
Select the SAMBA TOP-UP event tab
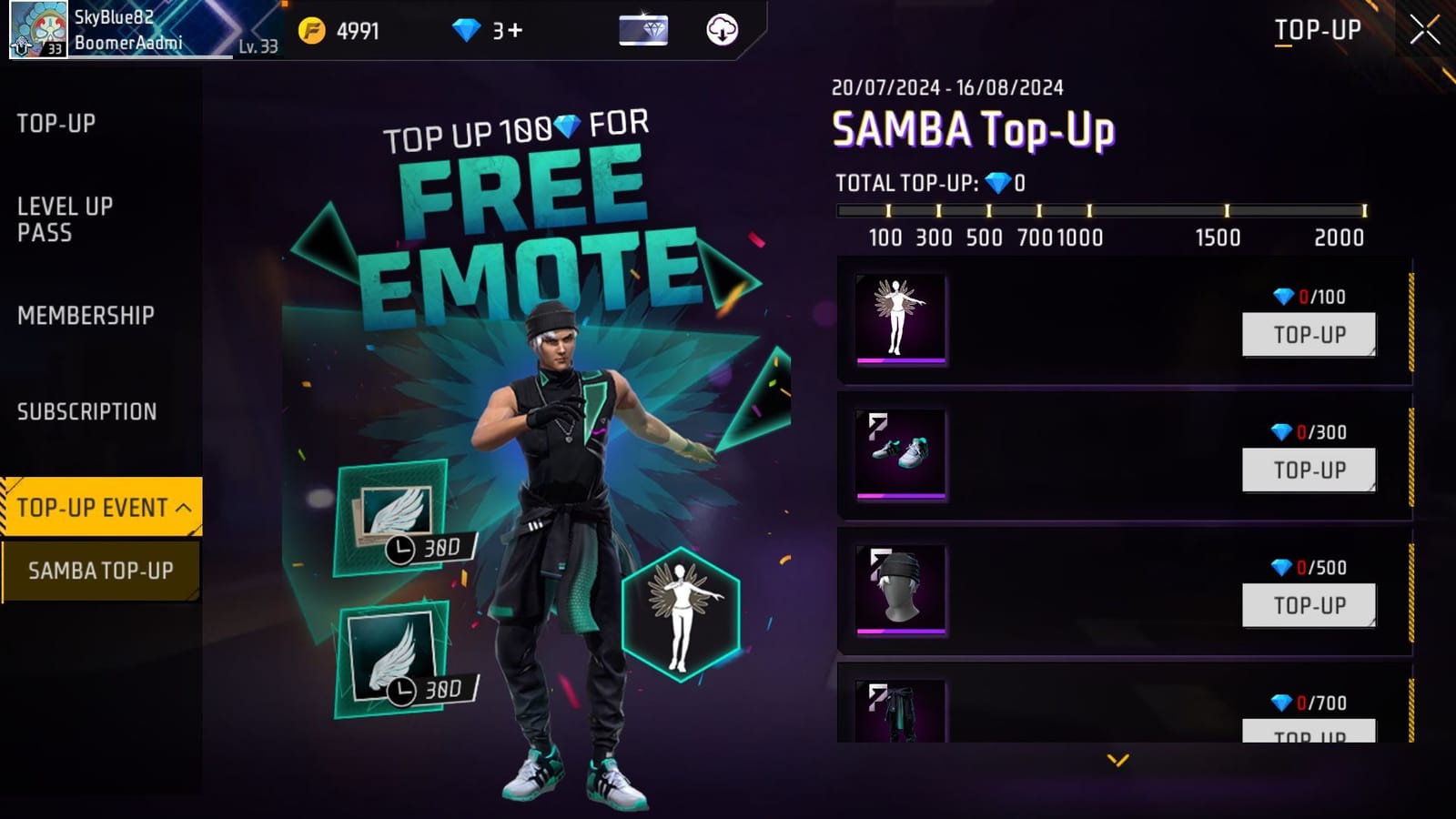pyautogui.click(x=100, y=572)
